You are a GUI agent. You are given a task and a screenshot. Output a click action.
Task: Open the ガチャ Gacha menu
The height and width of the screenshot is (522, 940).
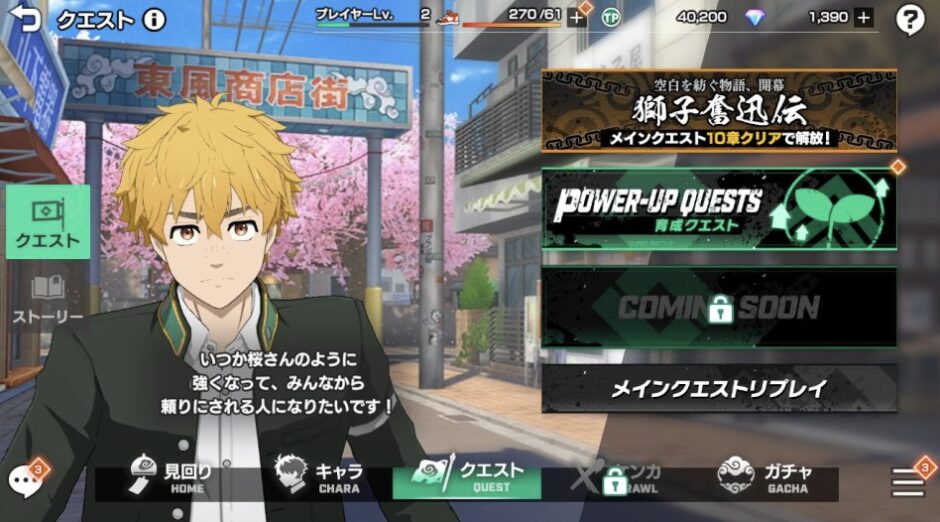point(765,478)
